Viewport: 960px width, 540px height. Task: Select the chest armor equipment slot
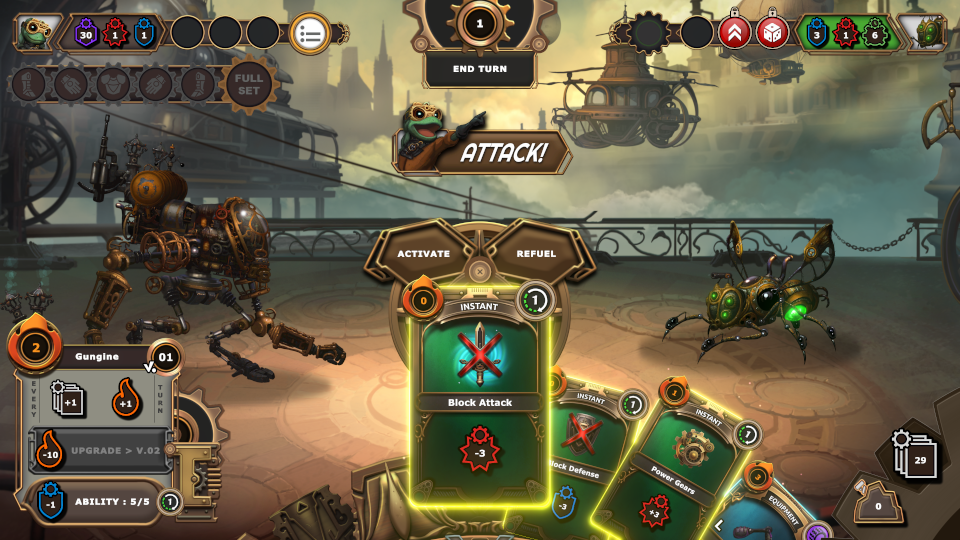pos(111,84)
